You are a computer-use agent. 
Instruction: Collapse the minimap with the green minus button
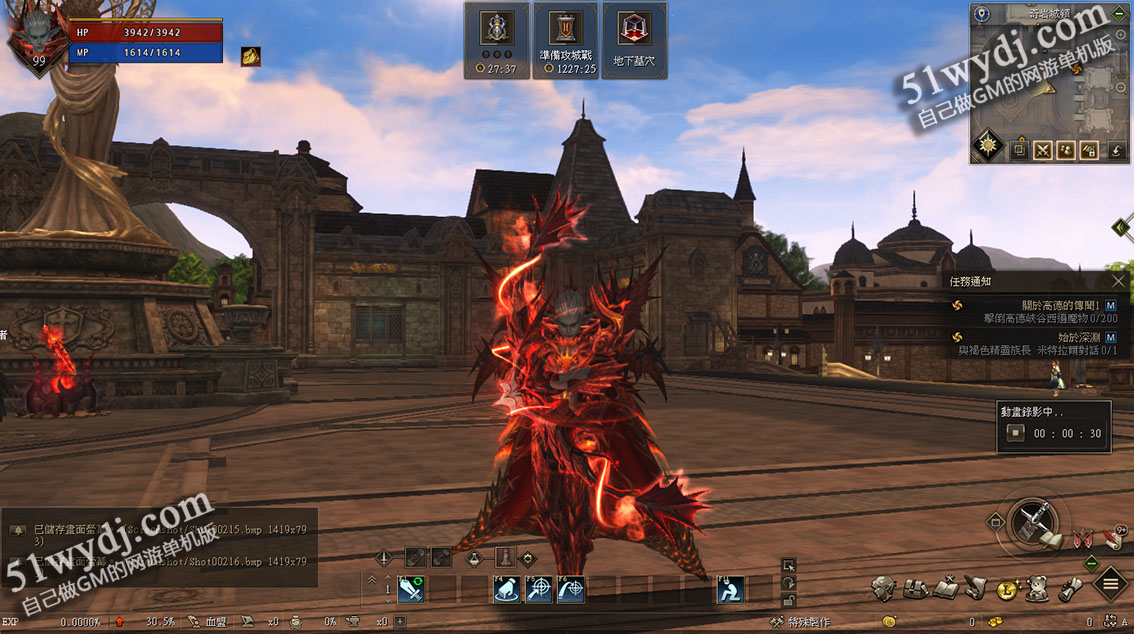(x=1118, y=14)
